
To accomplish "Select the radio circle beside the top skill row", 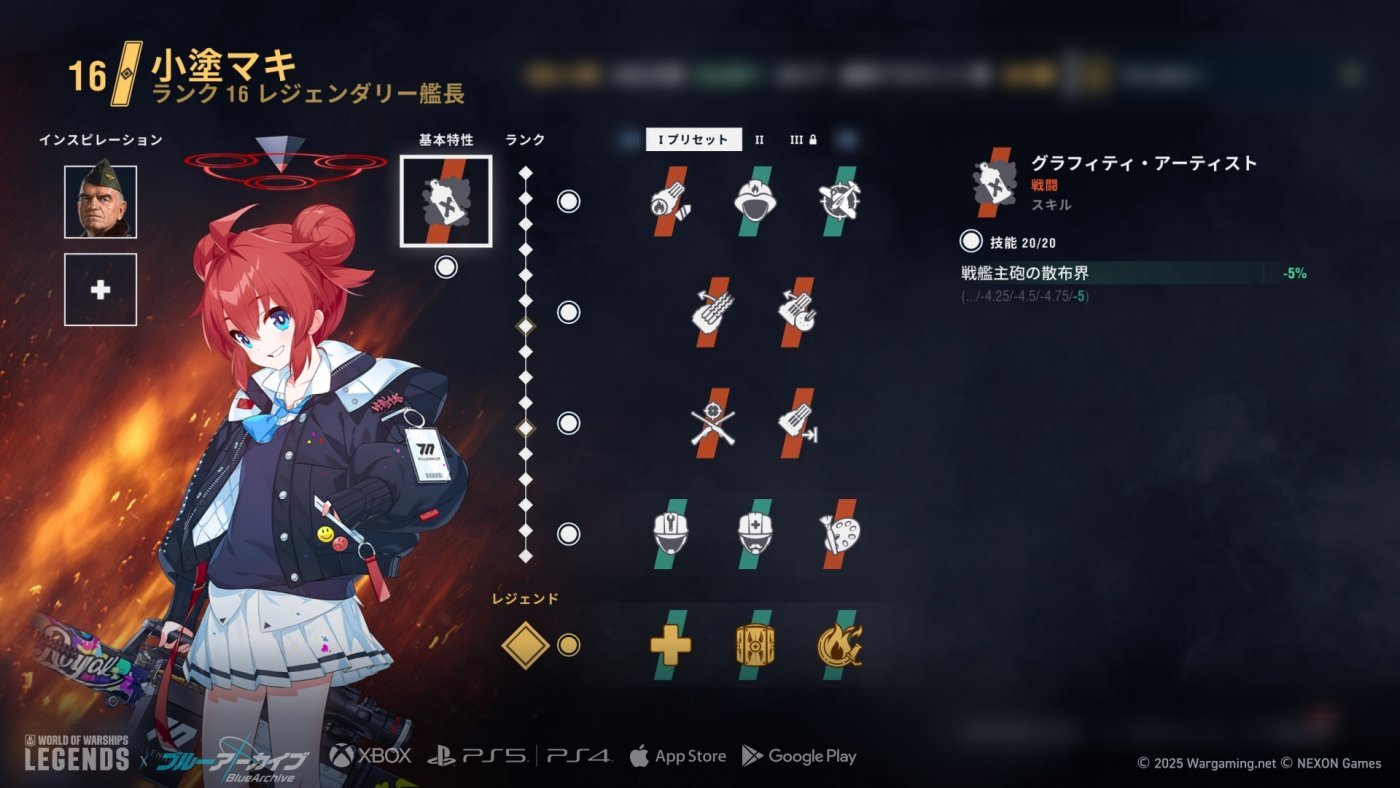I will pyautogui.click(x=566, y=201).
